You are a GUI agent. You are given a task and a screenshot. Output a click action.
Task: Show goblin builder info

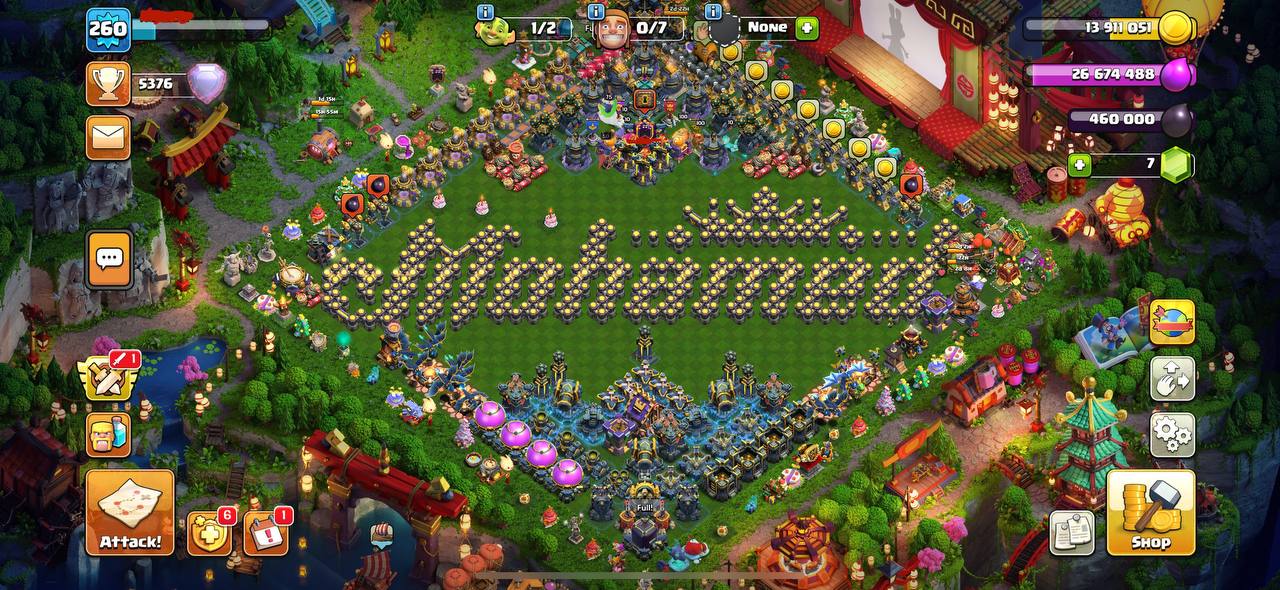pyautogui.click(x=486, y=12)
